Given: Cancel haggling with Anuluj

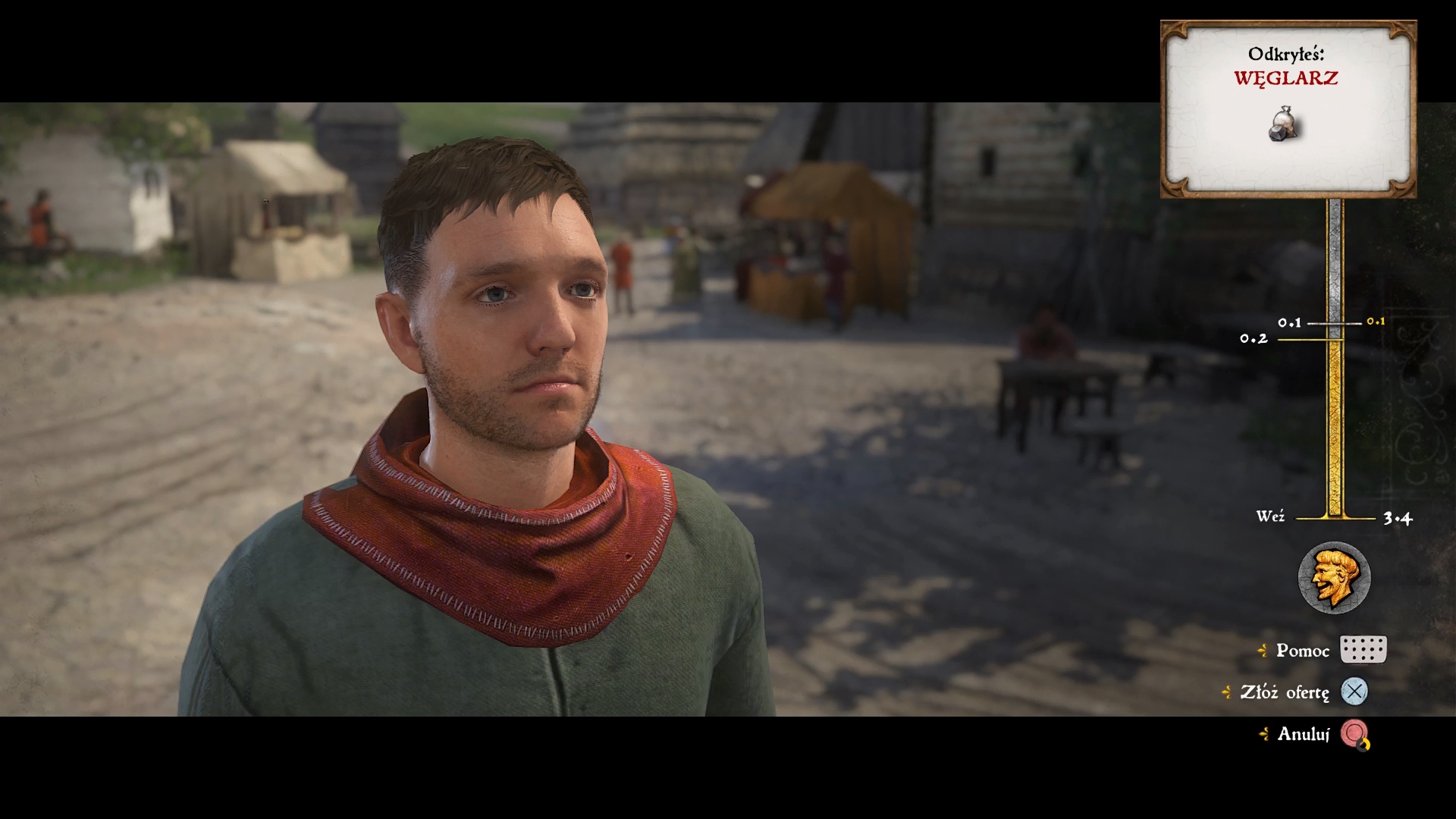Looking at the screenshot, I should tap(1304, 734).
